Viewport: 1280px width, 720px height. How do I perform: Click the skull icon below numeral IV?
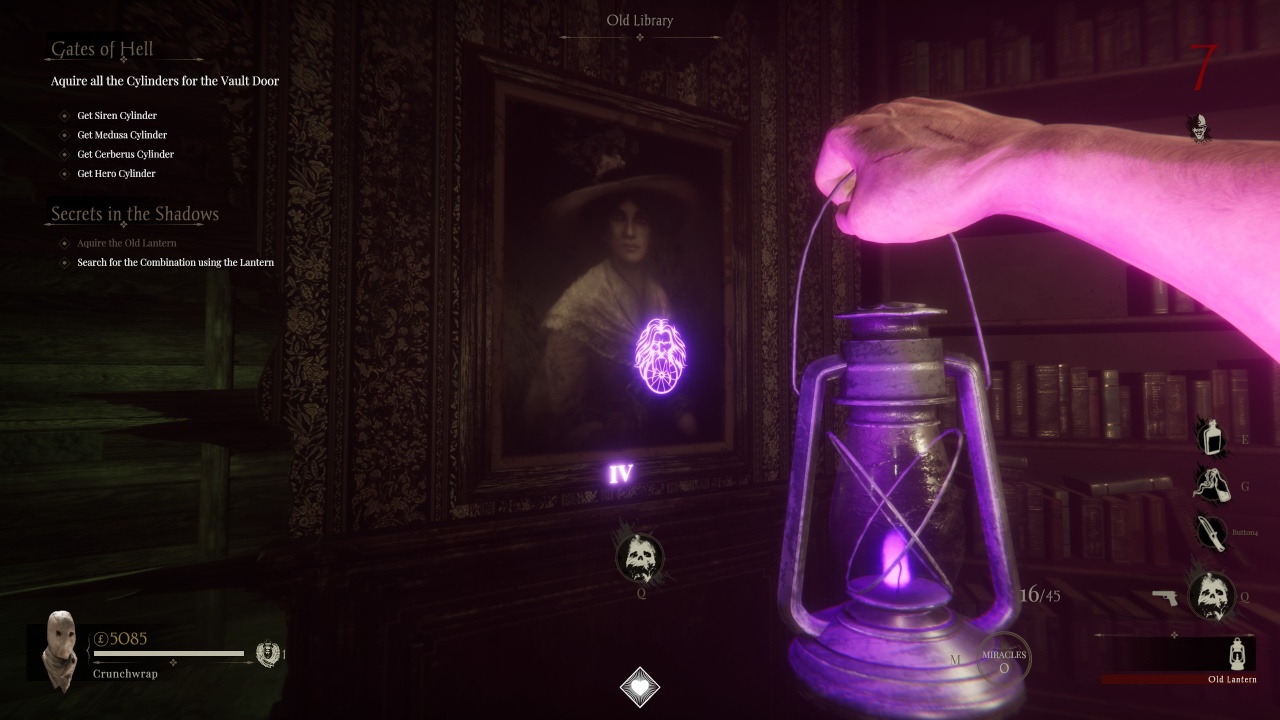(639, 558)
